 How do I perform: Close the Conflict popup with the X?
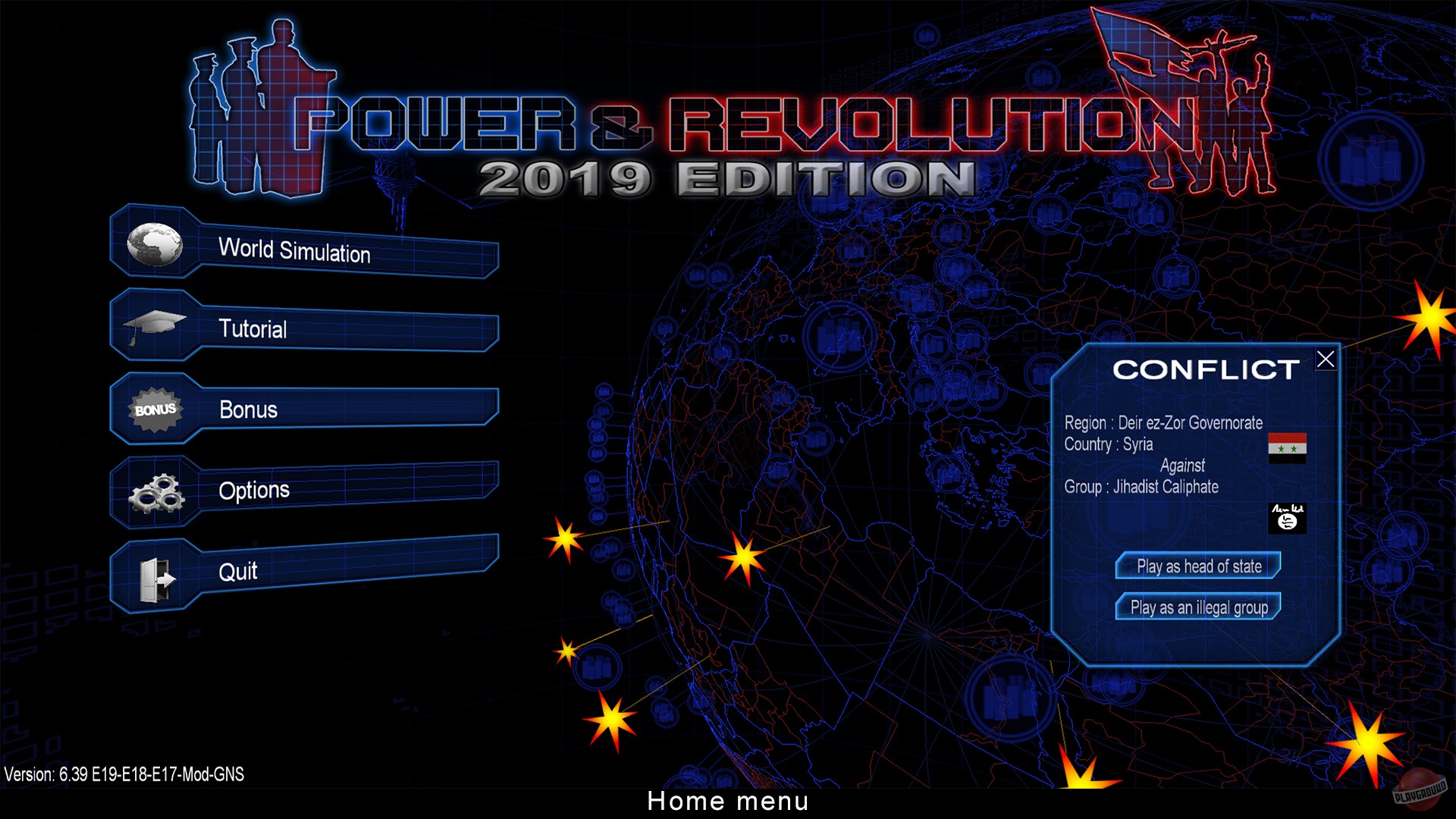(x=1326, y=359)
